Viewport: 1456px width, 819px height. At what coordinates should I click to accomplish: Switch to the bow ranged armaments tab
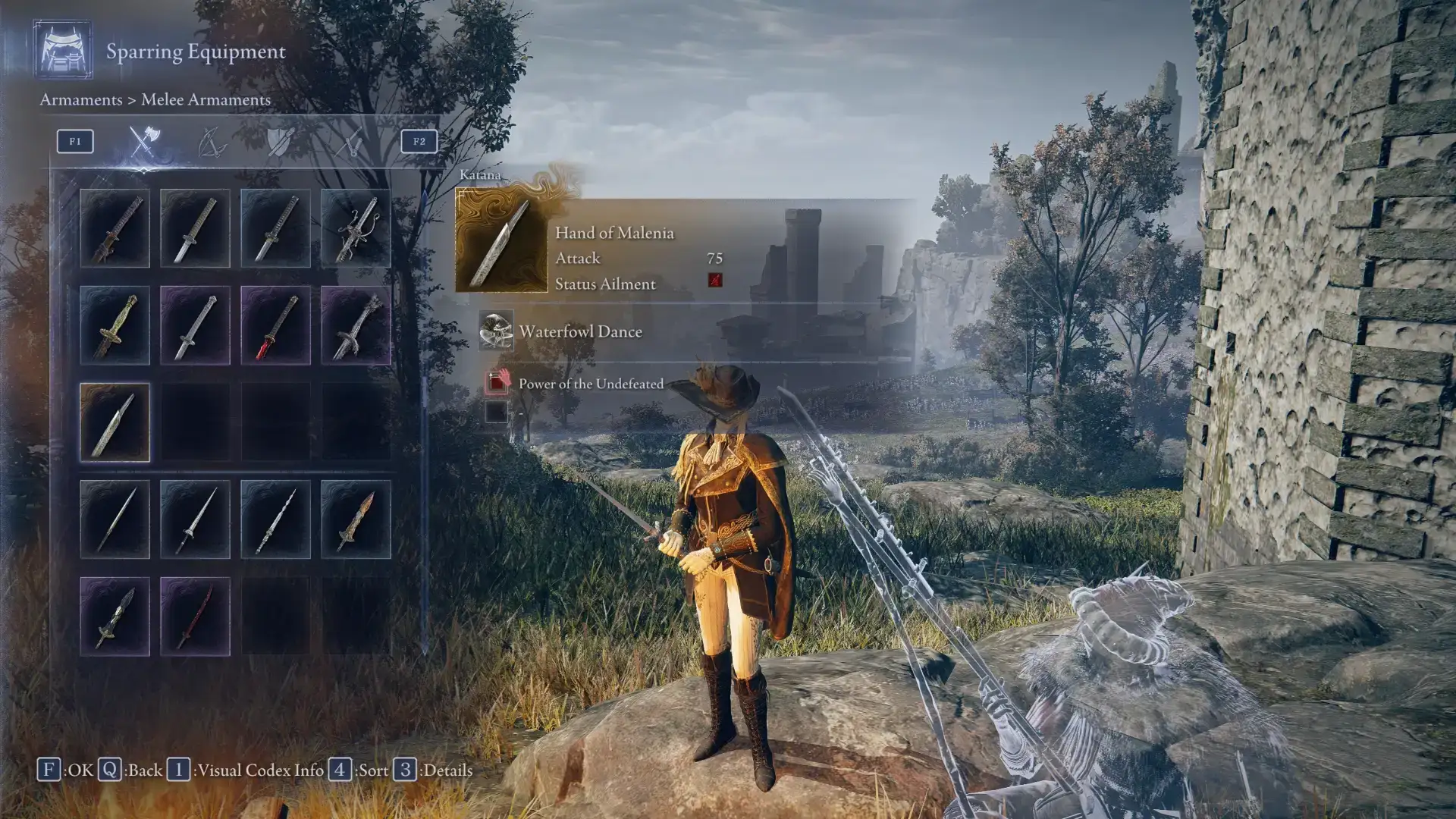pyautogui.click(x=212, y=142)
